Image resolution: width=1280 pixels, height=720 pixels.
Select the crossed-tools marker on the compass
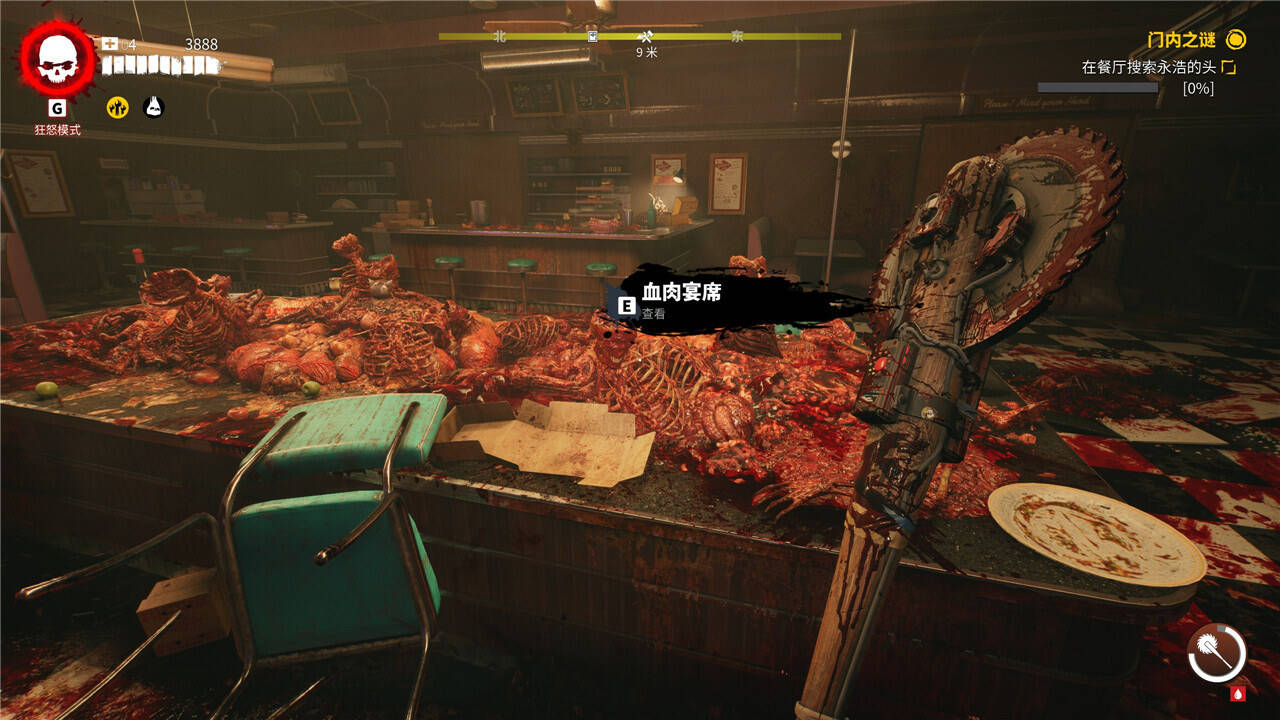click(x=645, y=36)
